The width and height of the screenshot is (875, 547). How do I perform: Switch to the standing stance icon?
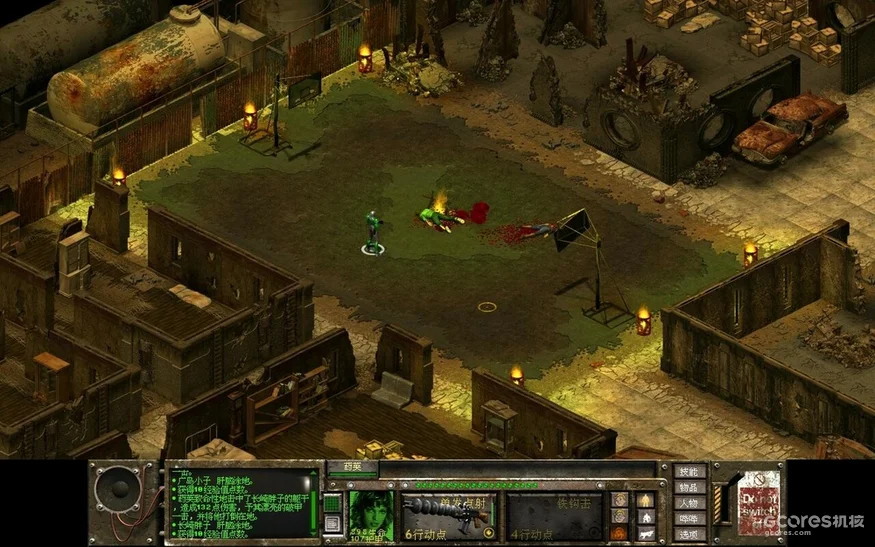pyautogui.click(x=646, y=499)
